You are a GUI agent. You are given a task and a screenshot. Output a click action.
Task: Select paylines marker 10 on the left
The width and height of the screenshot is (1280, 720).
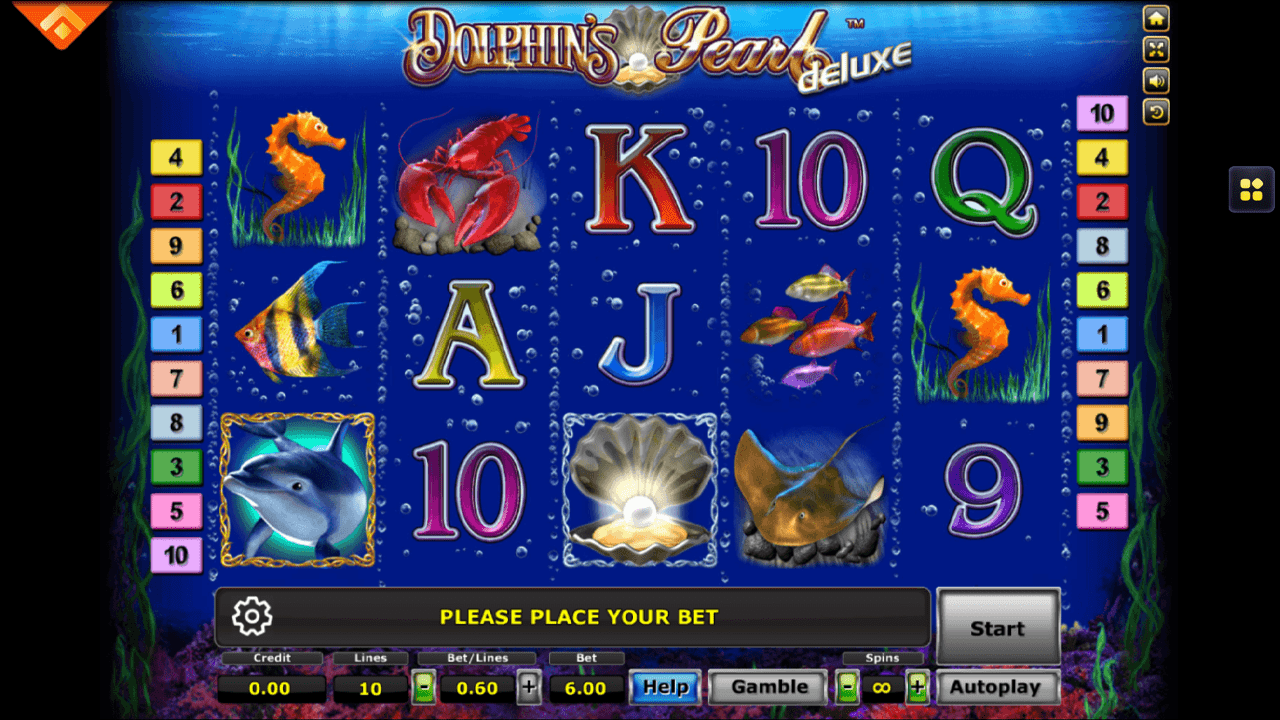pyautogui.click(x=176, y=556)
